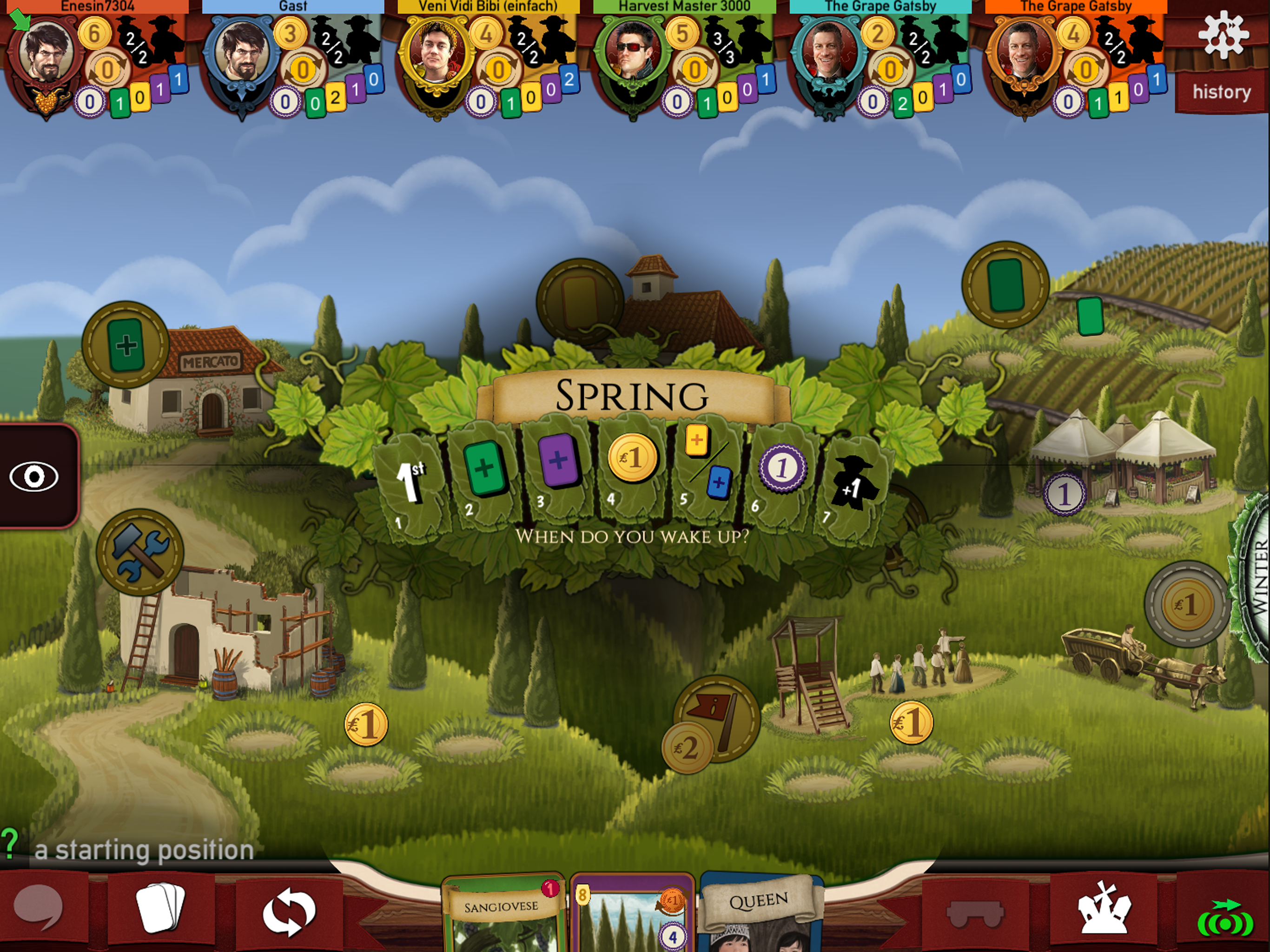Toggle the eye view button
1270x952 pixels.
click(34, 476)
